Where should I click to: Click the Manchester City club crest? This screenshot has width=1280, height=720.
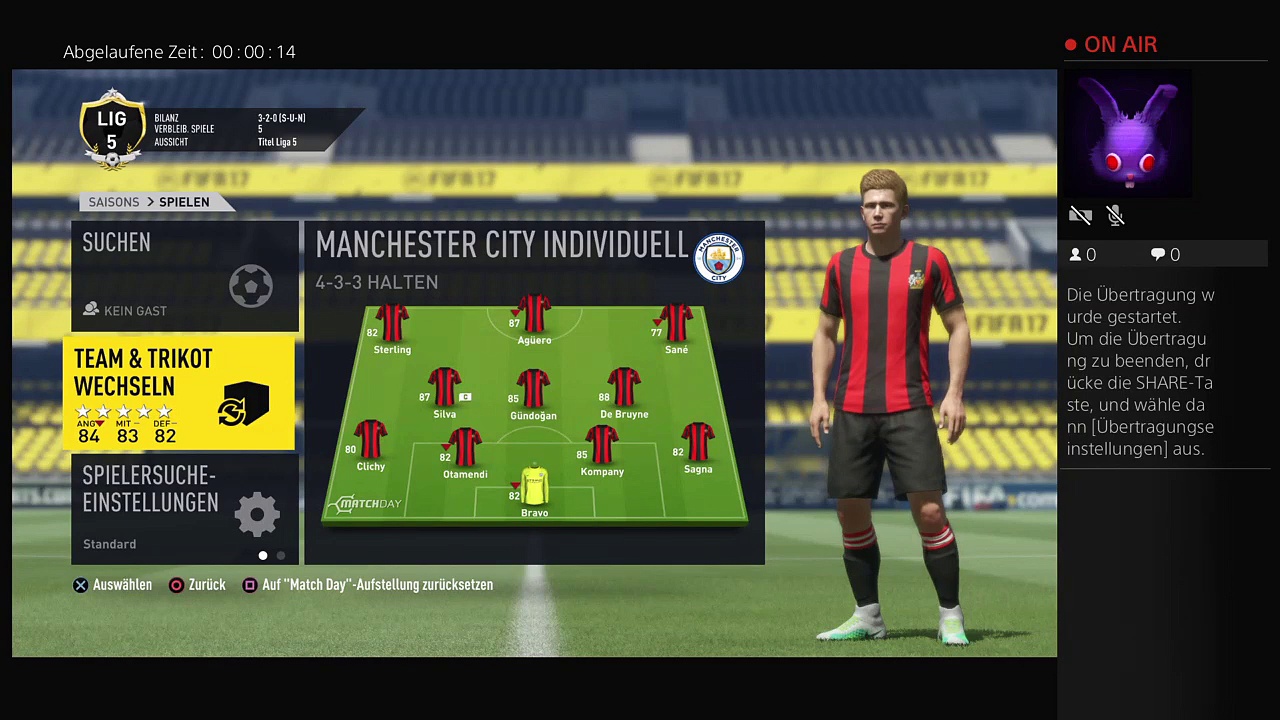pyautogui.click(x=718, y=258)
